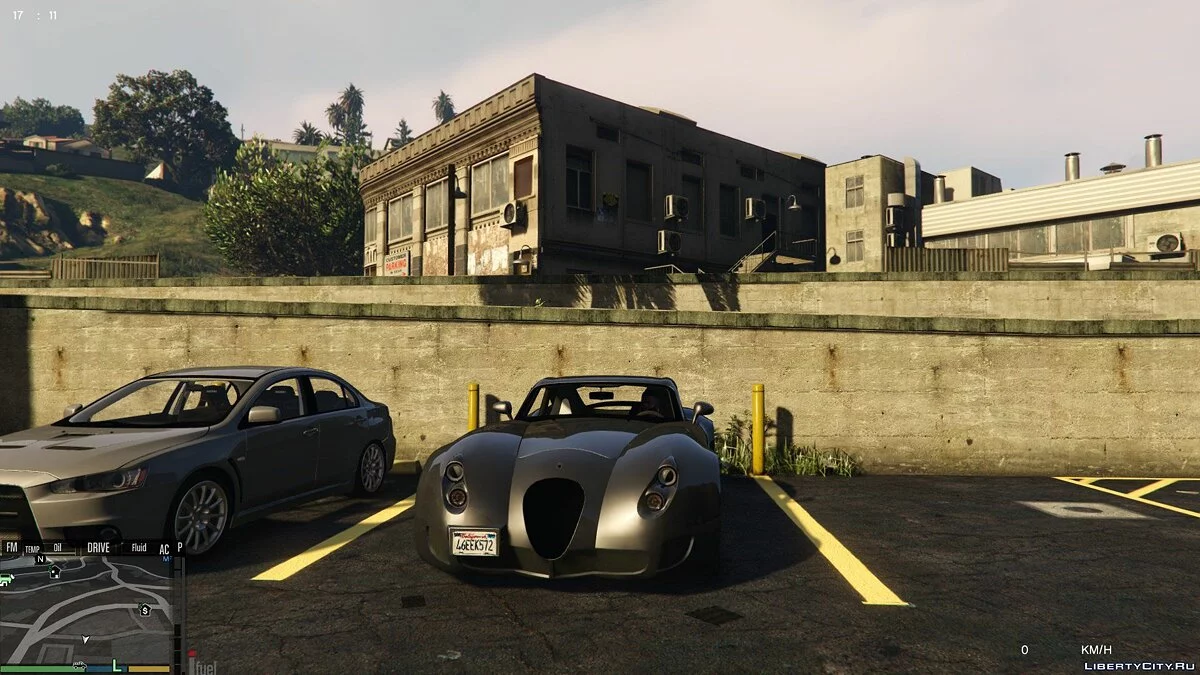Click the minimap in the corner

point(88,610)
